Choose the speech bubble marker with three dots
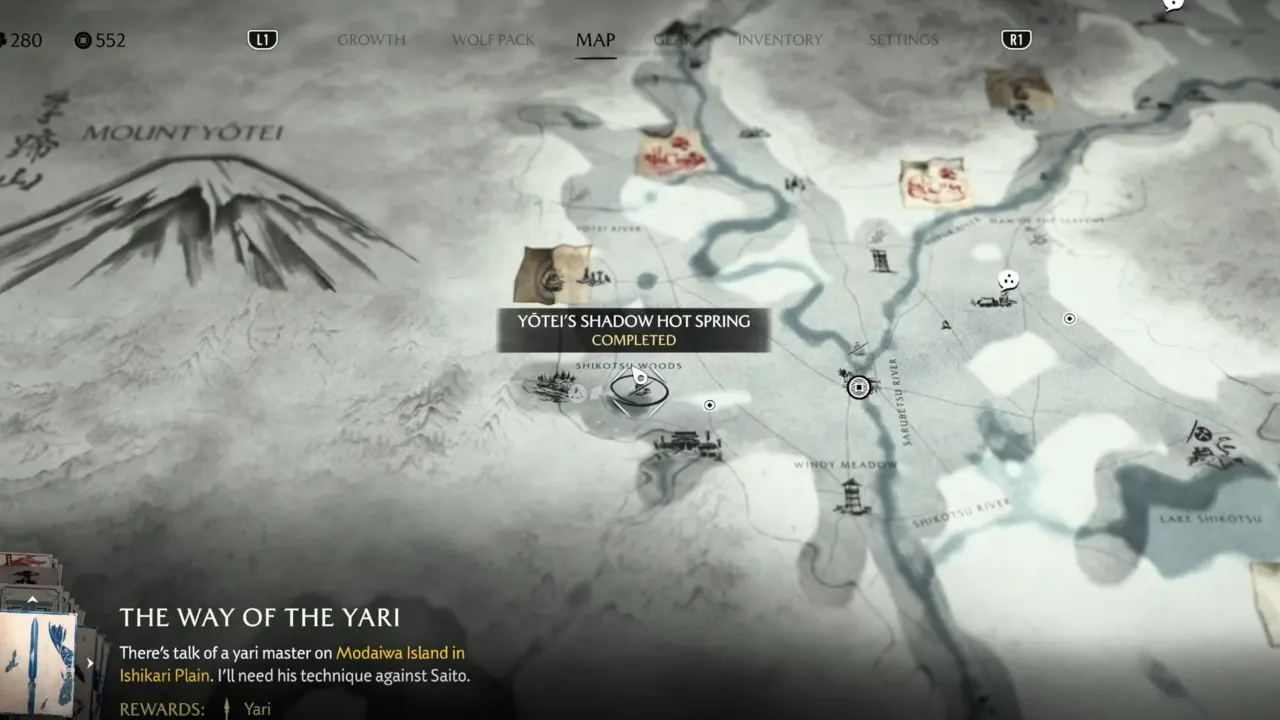1280x720 pixels. coord(1009,280)
